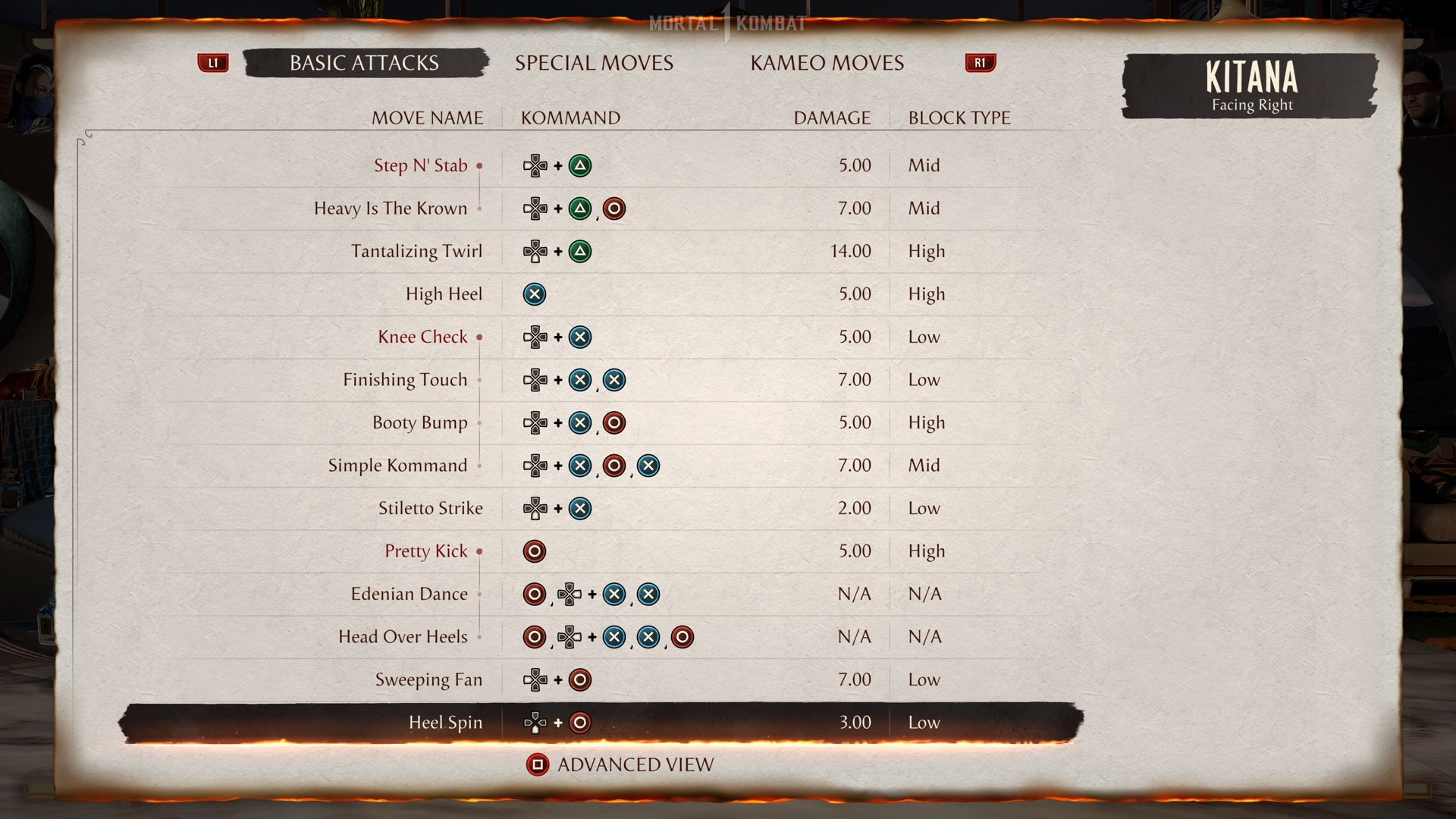Click the red circle icon for Pretty Kick
Viewport: 1456px width, 819px height.
(535, 551)
